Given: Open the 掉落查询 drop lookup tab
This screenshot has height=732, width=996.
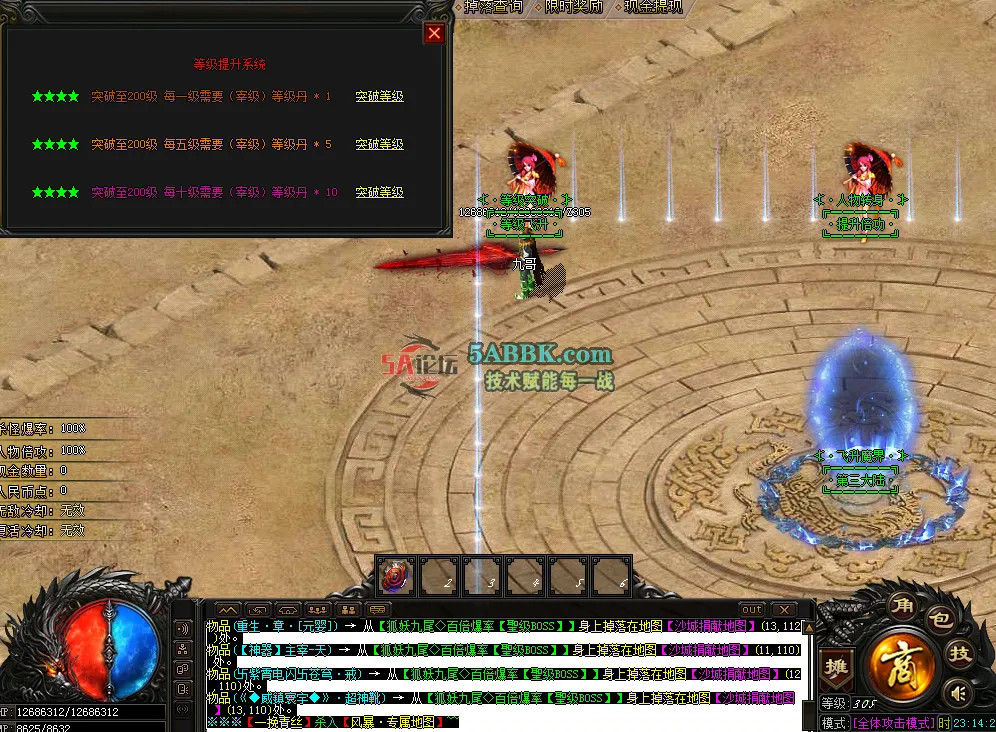Looking at the screenshot, I should click(494, 6).
